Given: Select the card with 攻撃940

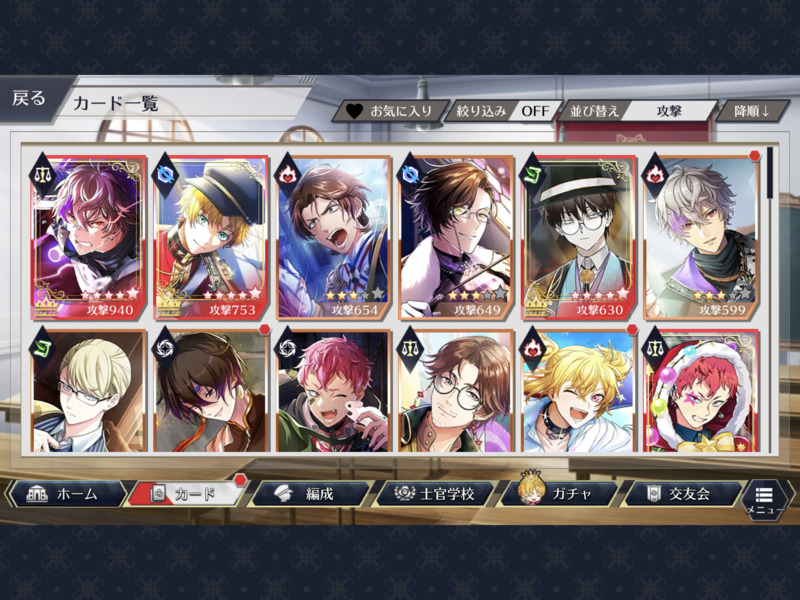Looking at the screenshot, I should [88, 237].
